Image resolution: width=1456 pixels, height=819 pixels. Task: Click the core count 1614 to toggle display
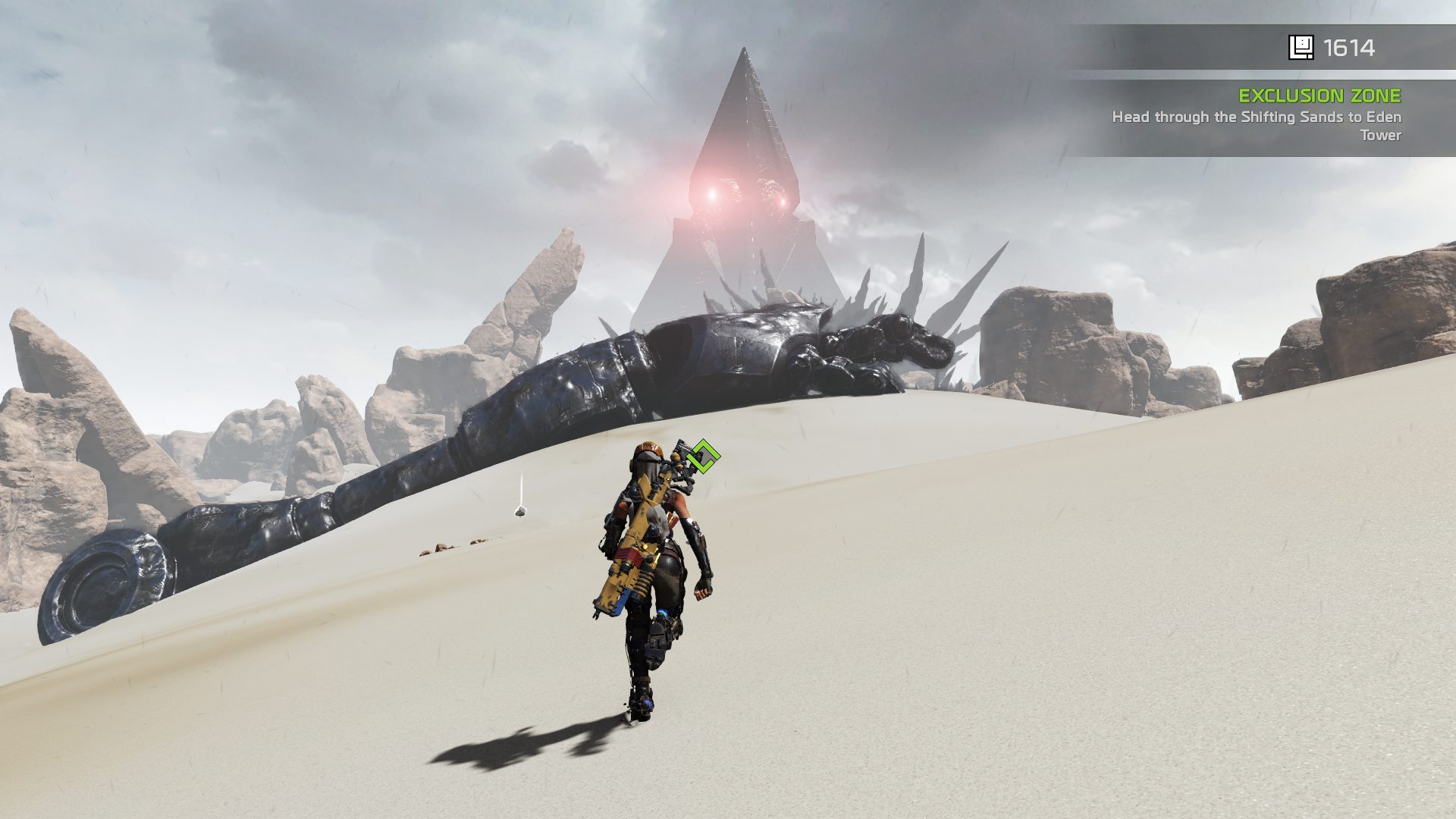[x=1348, y=48]
